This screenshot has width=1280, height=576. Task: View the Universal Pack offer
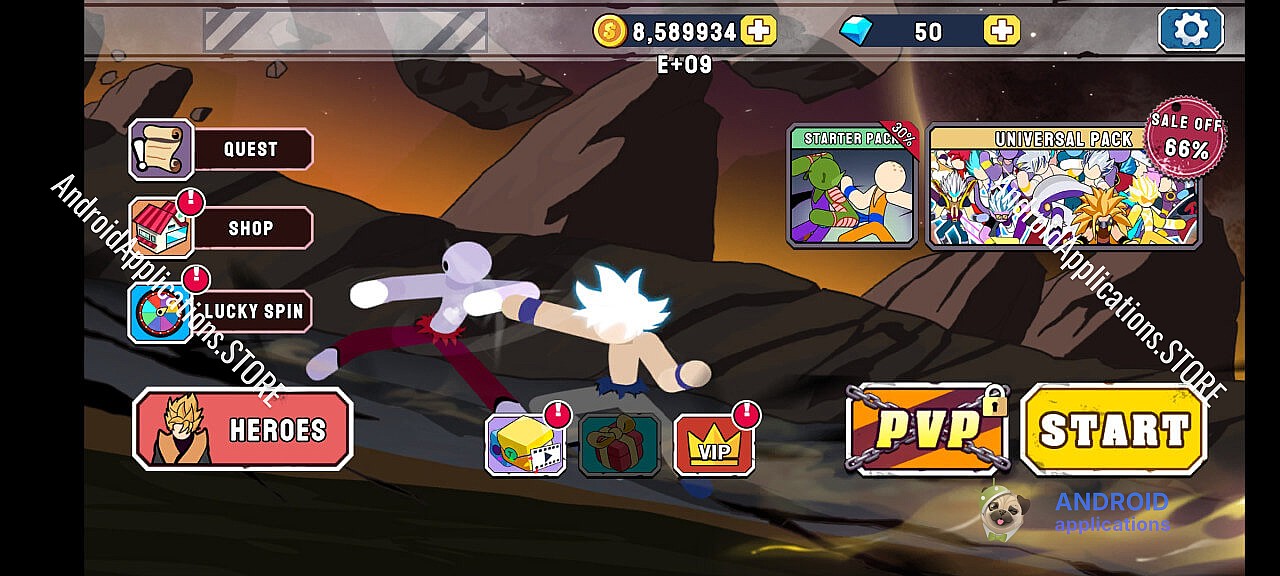pos(1063,186)
